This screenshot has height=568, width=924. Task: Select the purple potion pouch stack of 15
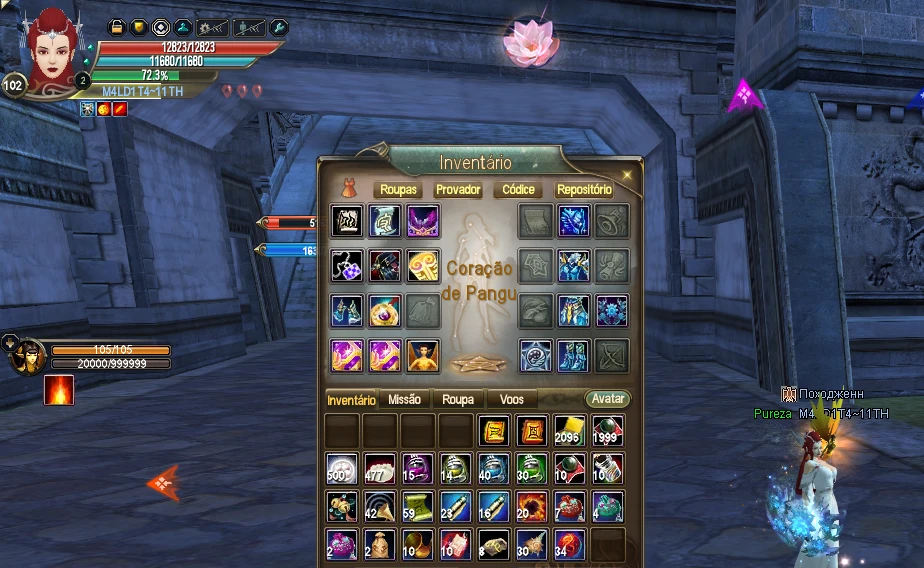418,469
